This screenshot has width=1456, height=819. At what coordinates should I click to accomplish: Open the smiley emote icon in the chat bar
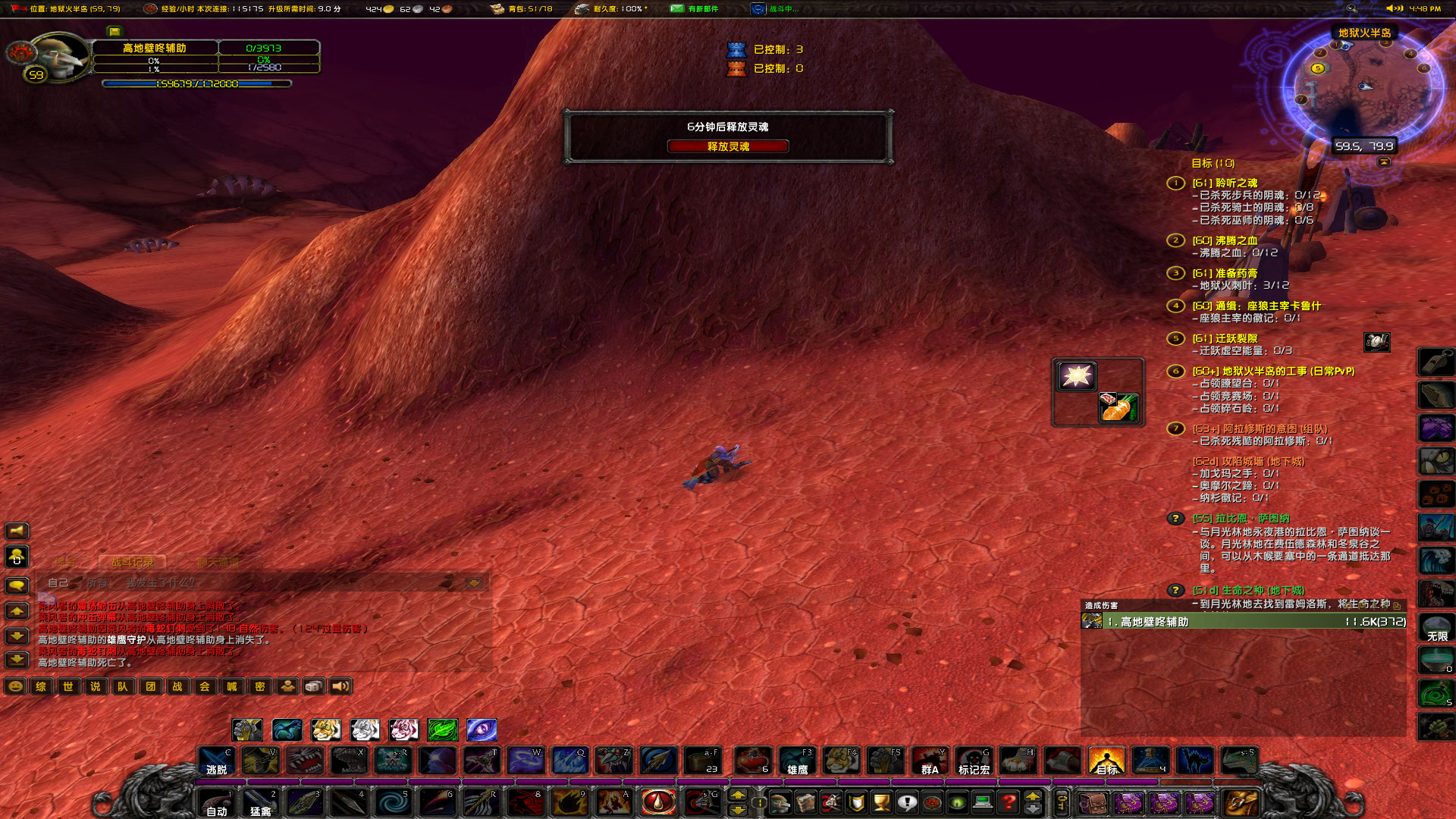coord(14,686)
